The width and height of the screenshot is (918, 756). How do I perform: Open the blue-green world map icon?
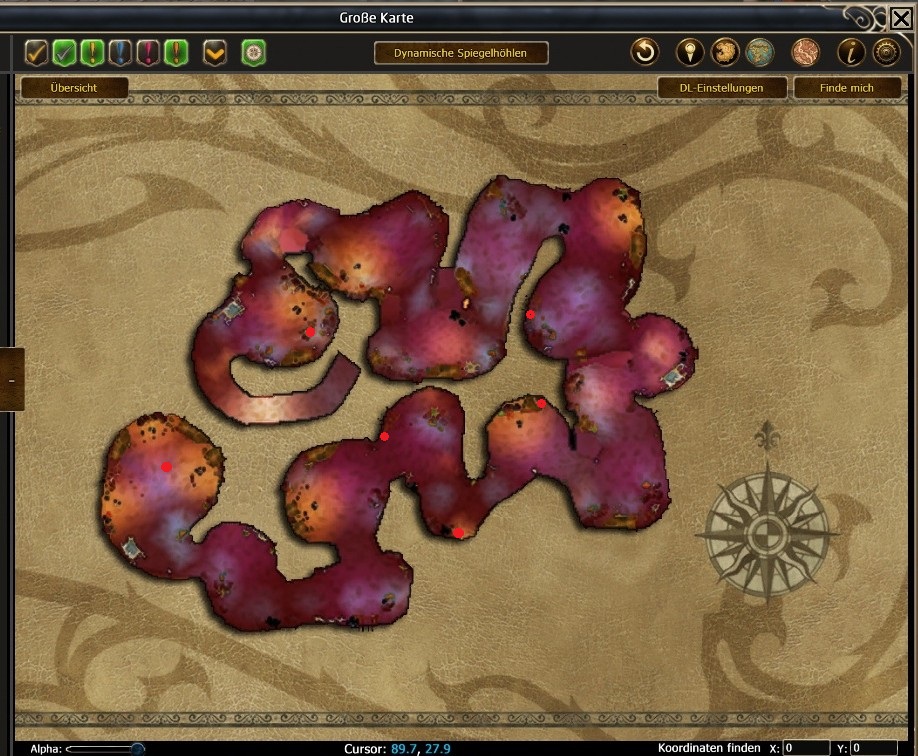point(760,52)
